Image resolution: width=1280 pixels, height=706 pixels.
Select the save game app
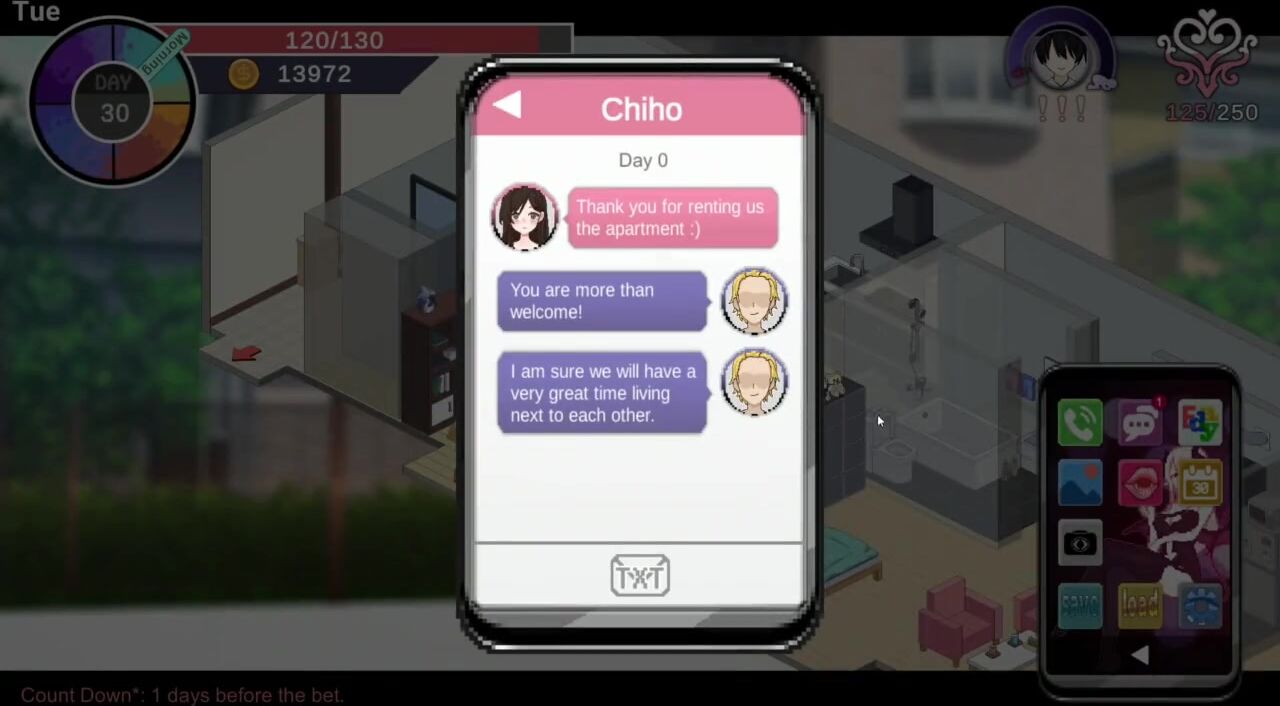coord(1080,605)
